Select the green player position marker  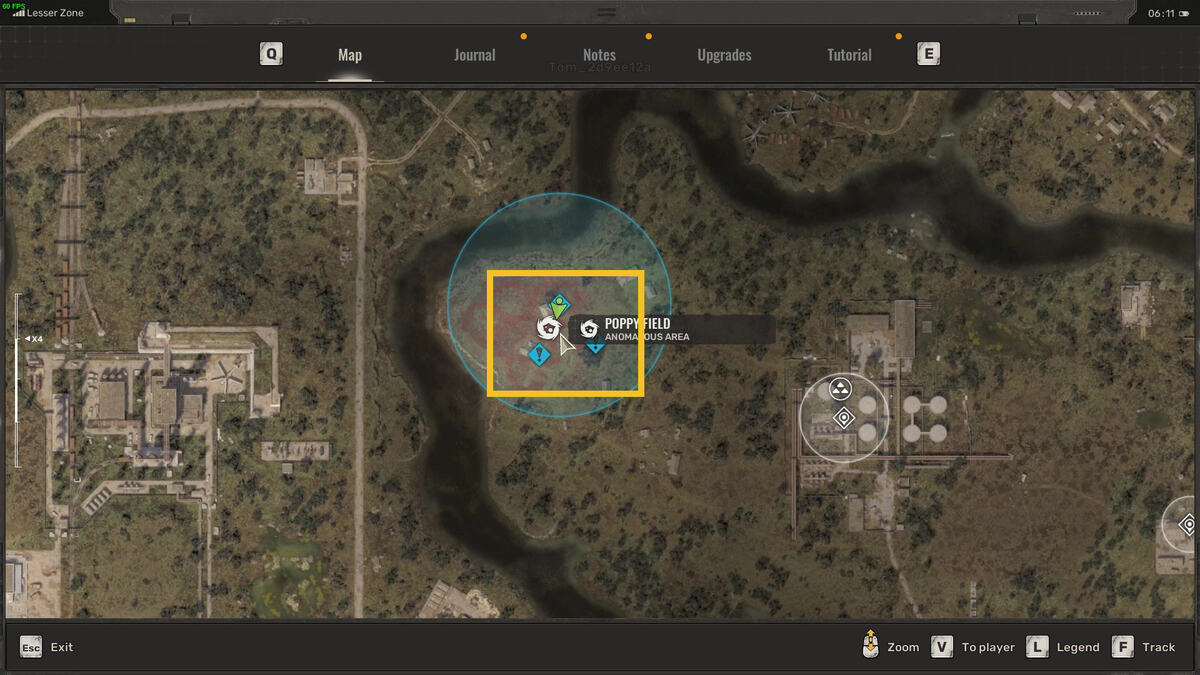tap(560, 305)
